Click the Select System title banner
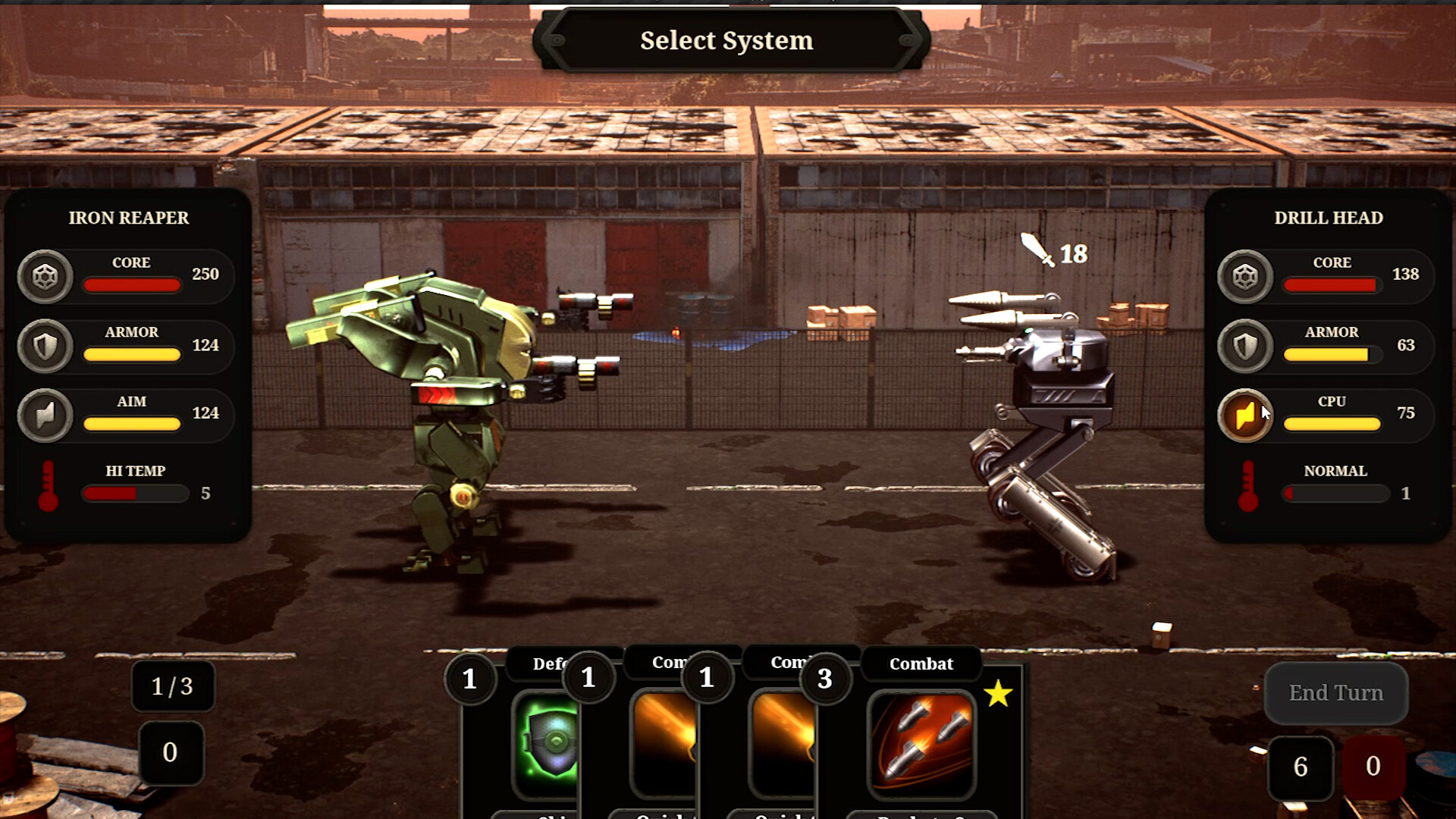The height and width of the screenshot is (819, 1456). tap(726, 40)
